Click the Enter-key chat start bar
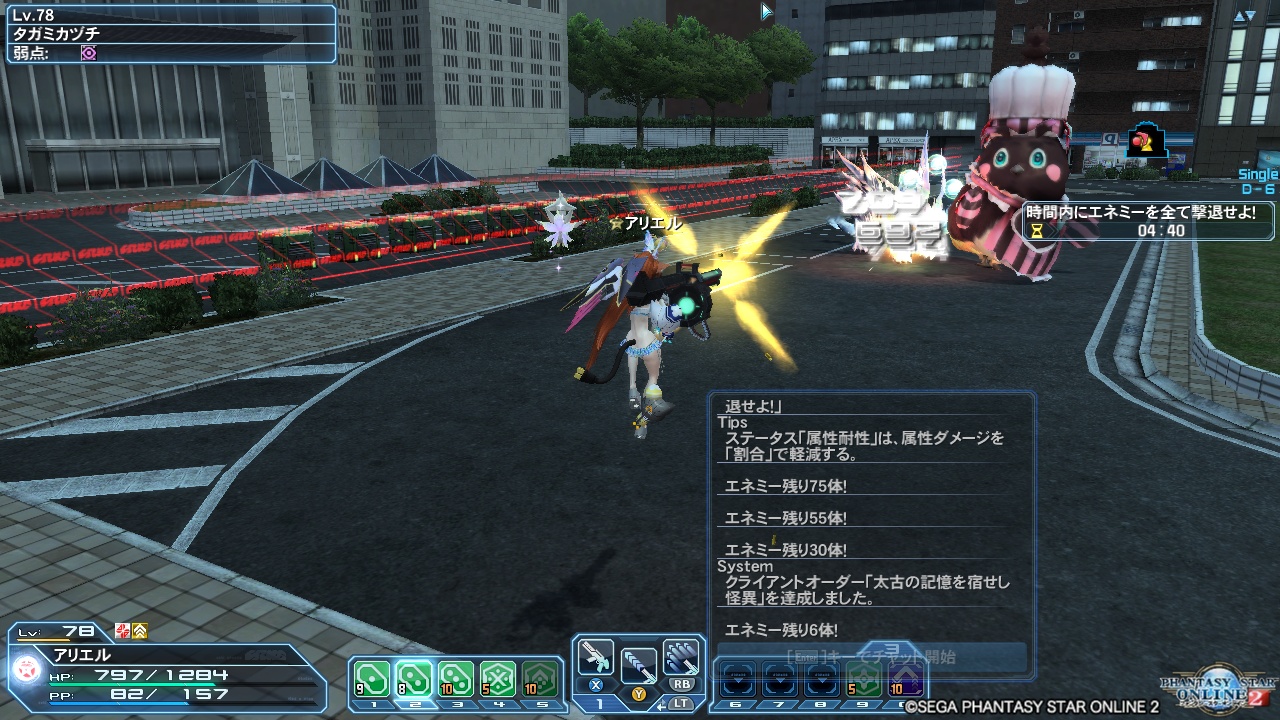1280x720 pixels. 875,655
